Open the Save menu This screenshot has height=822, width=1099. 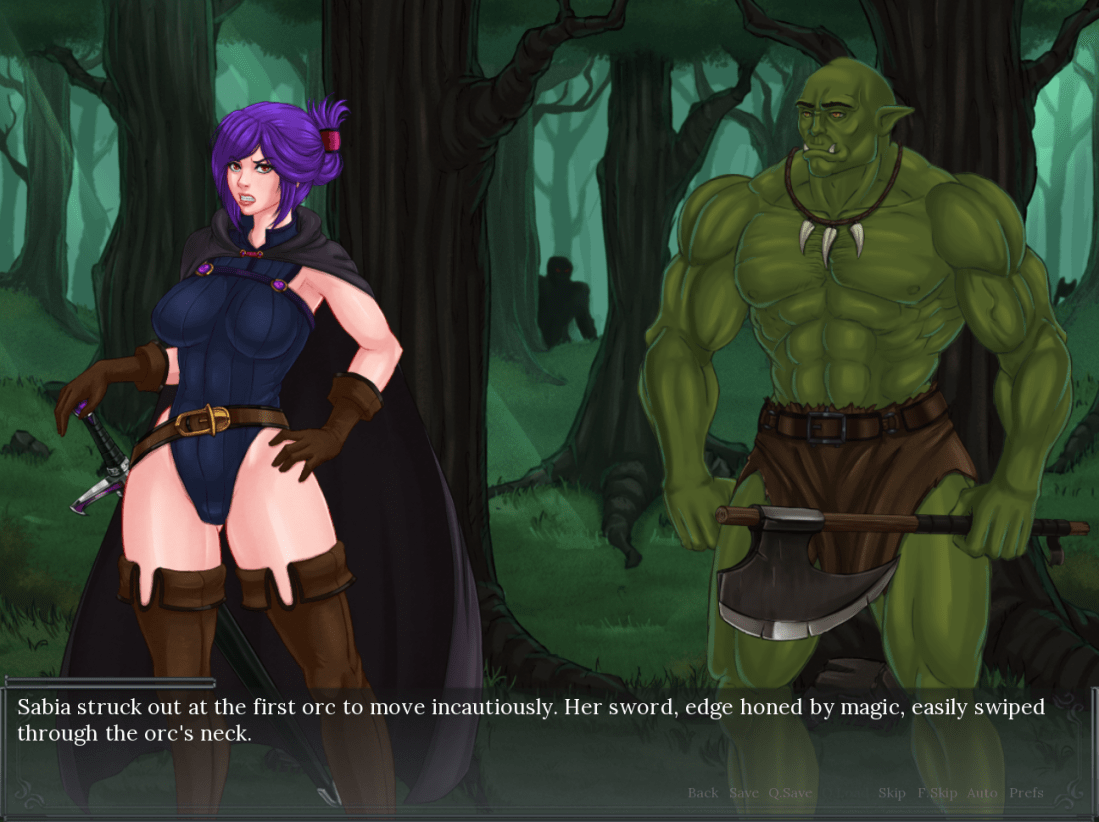(744, 793)
